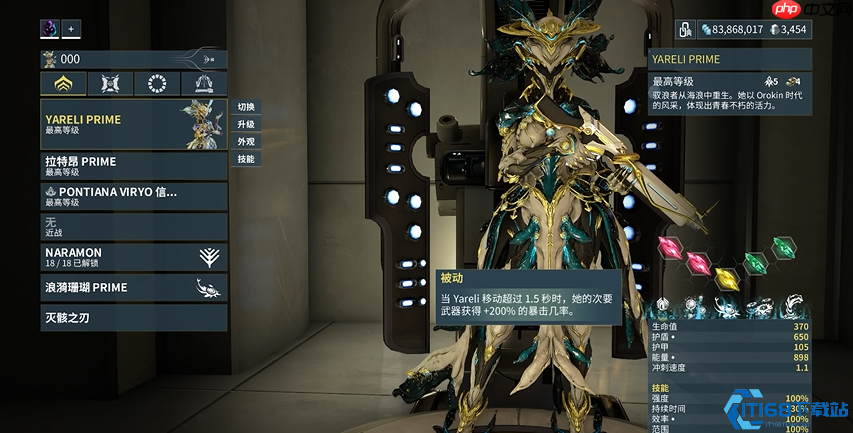Screen dimensions: 853x433
Task: Open the 技能 abilities menu
Action: point(246,158)
